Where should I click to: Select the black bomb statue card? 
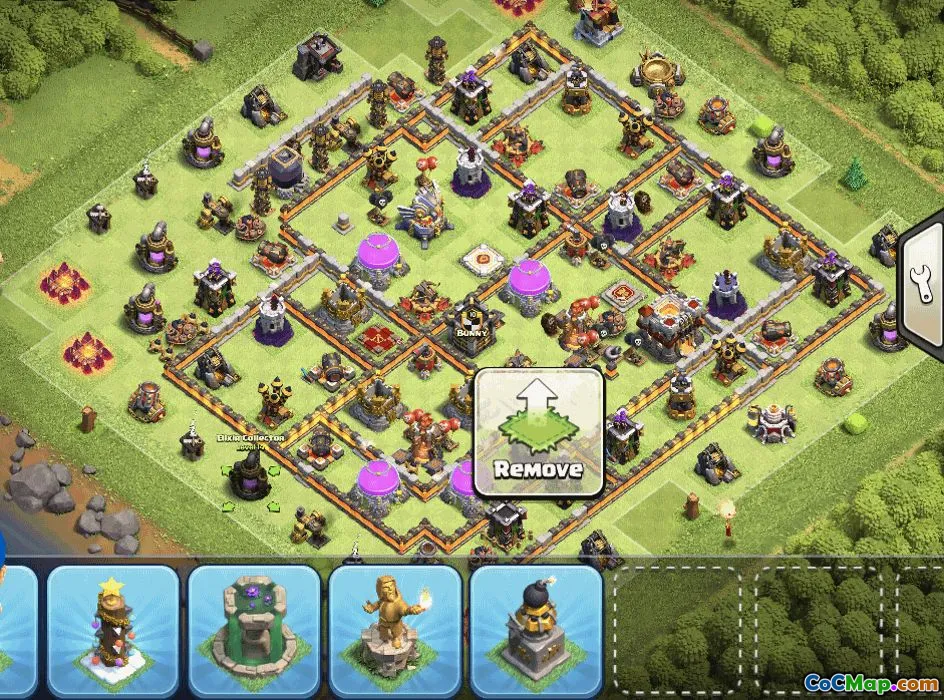coord(536,631)
